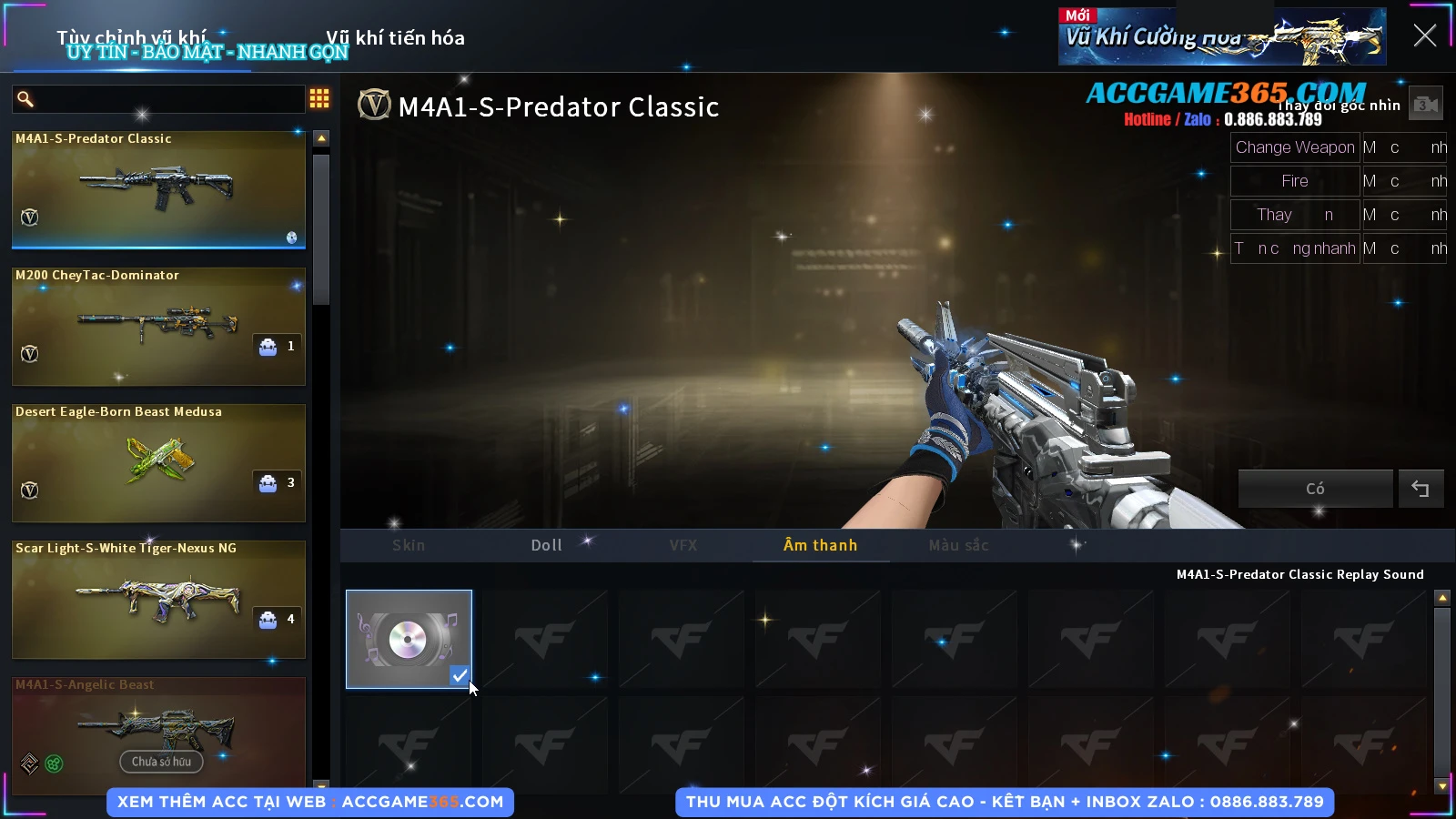Select Scar Light-S-White Tiger-Nexus NG
This screenshot has width=1456, height=819.
tap(158, 599)
